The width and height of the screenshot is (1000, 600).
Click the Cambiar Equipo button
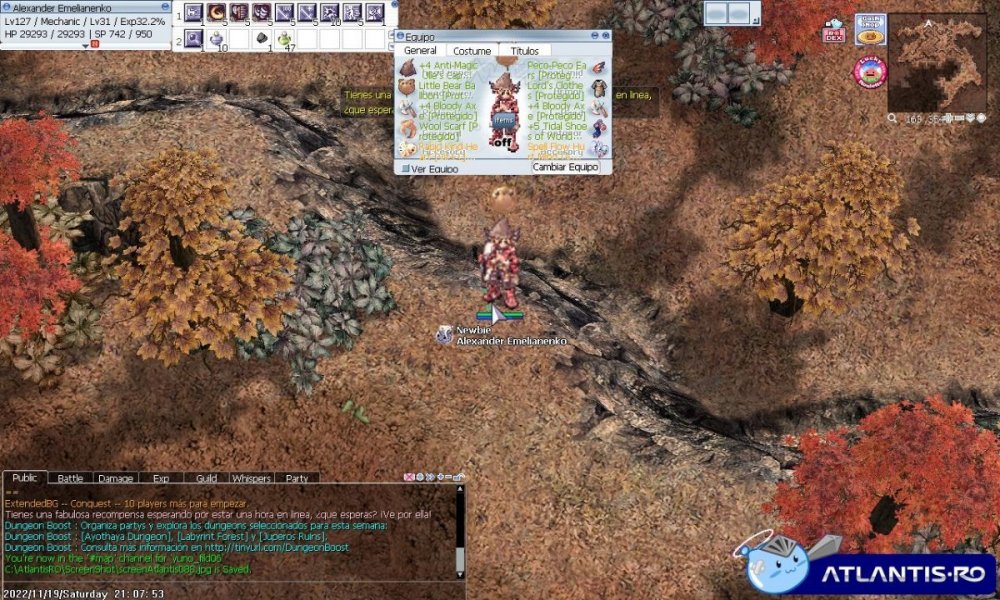[x=565, y=167]
